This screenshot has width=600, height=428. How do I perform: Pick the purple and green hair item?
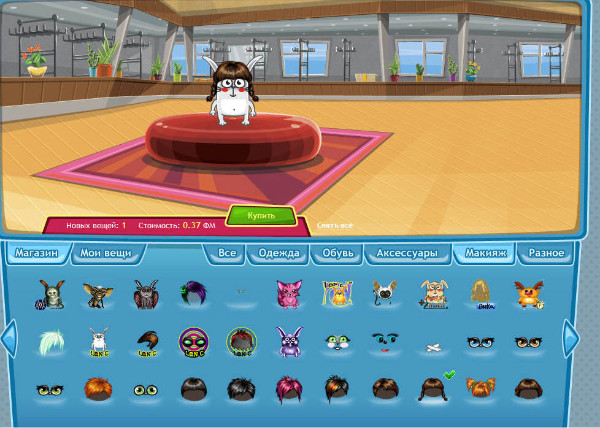point(193,293)
